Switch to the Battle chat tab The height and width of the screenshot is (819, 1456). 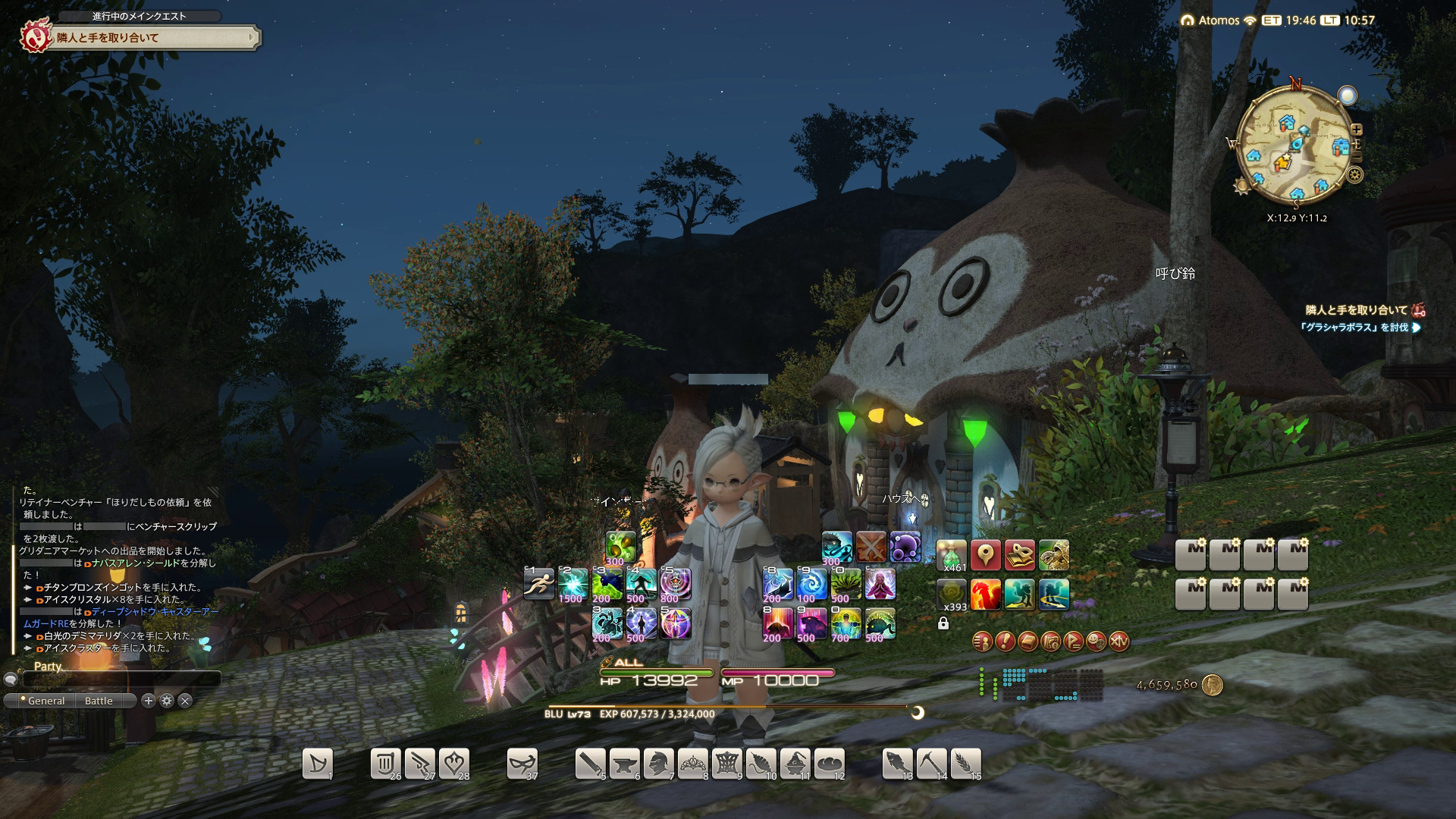[x=99, y=701]
